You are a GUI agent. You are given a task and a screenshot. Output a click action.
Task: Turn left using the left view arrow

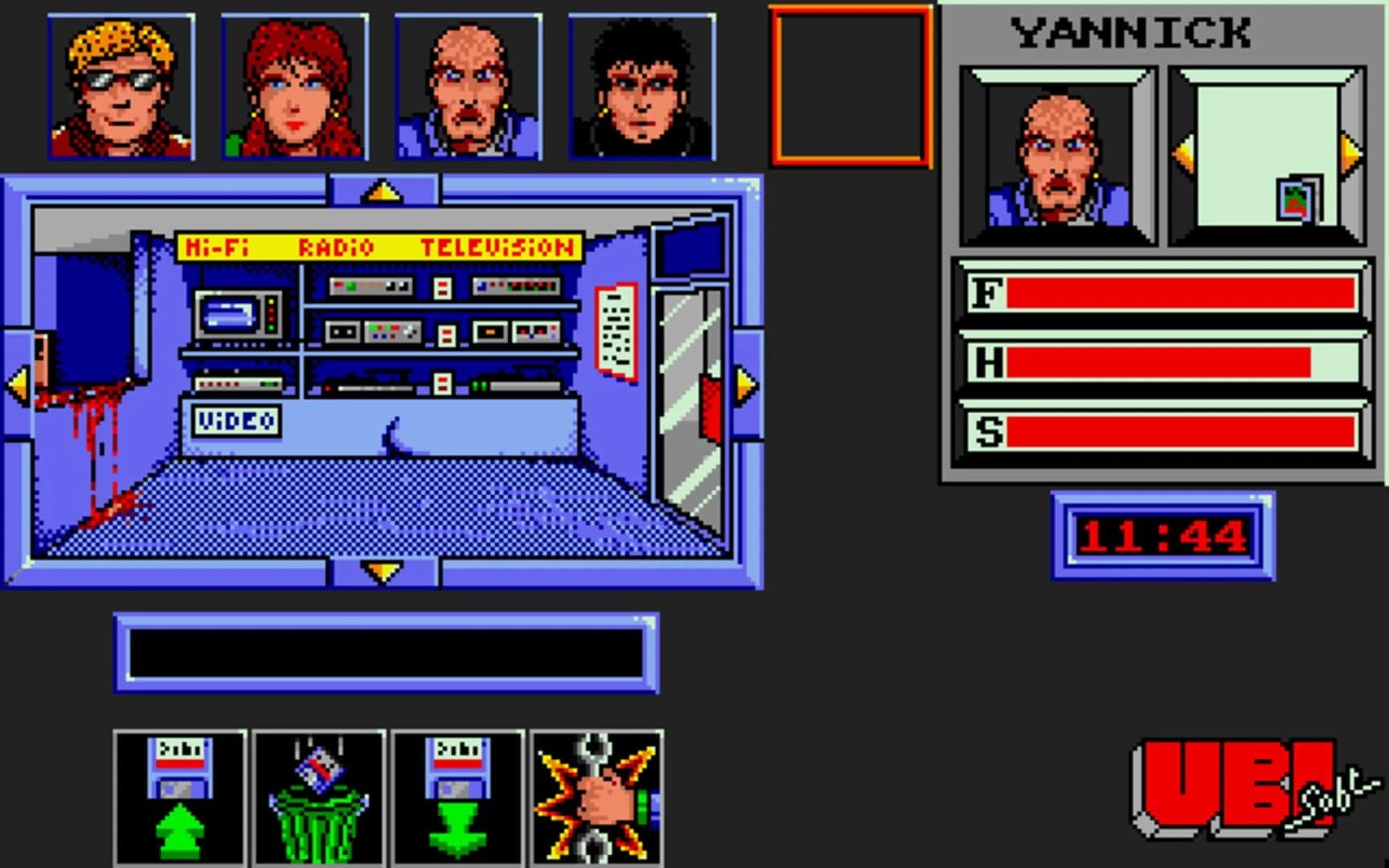(x=18, y=384)
